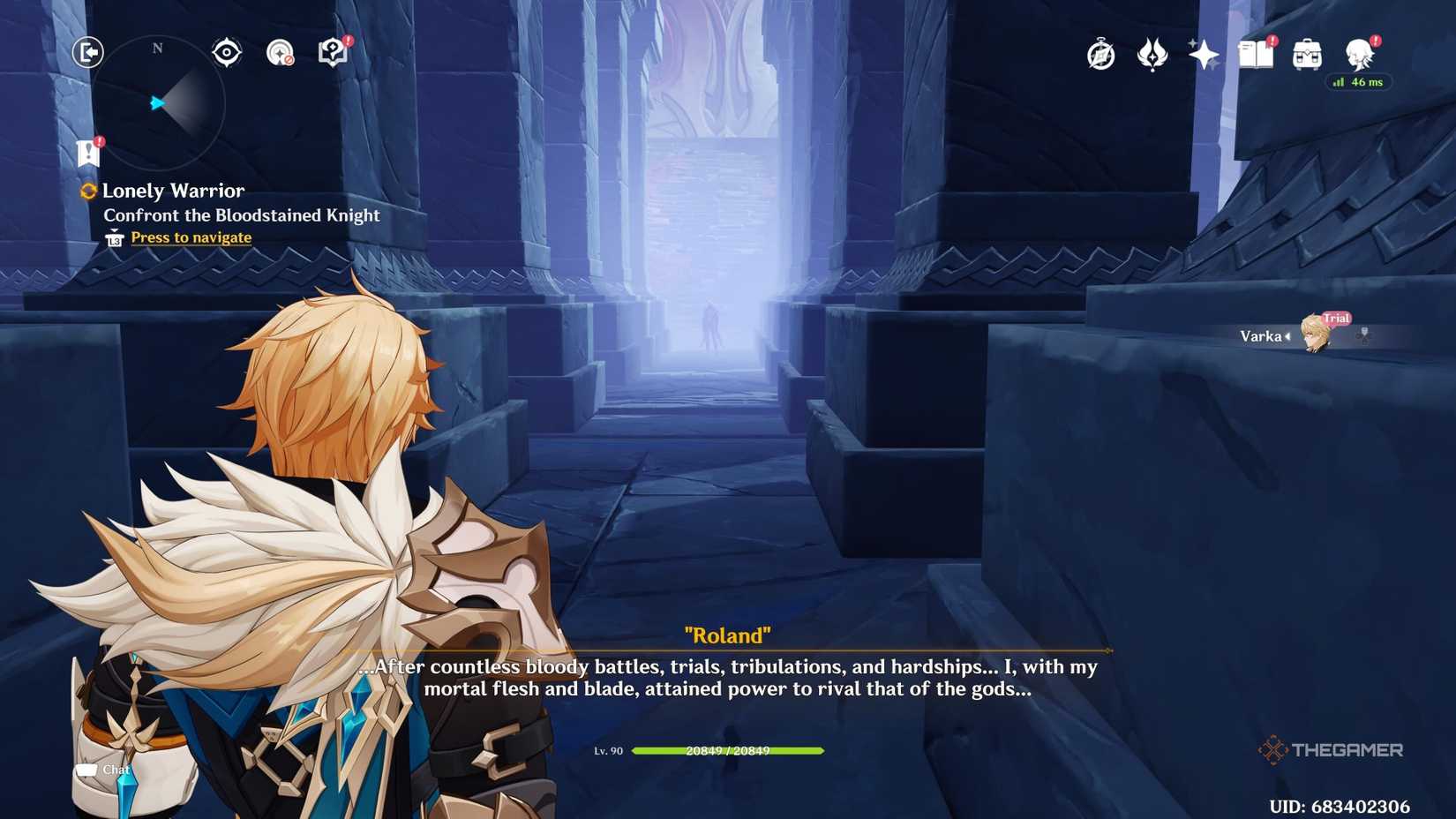1456x819 pixels.
Task: Toggle the disabled aura indicator icon
Action: 281,51
